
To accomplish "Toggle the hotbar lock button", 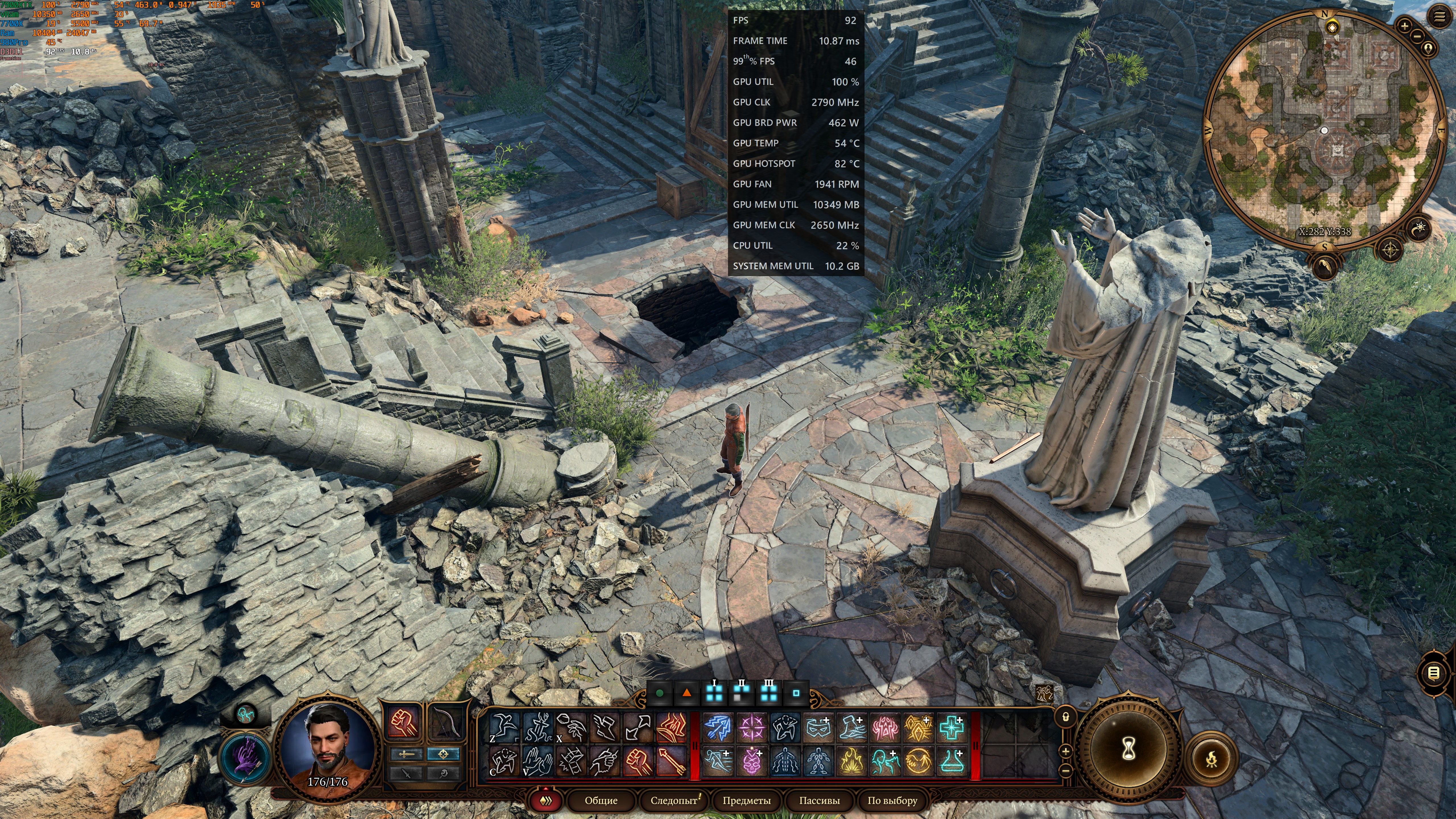I will pyautogui.click(x=1066, y=717).
